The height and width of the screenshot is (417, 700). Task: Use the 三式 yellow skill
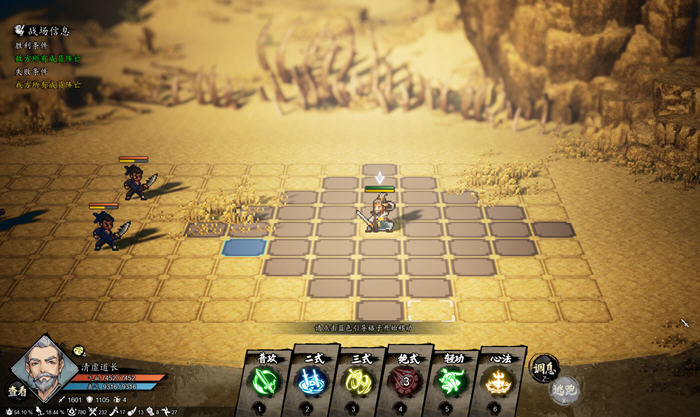[358, 381]
